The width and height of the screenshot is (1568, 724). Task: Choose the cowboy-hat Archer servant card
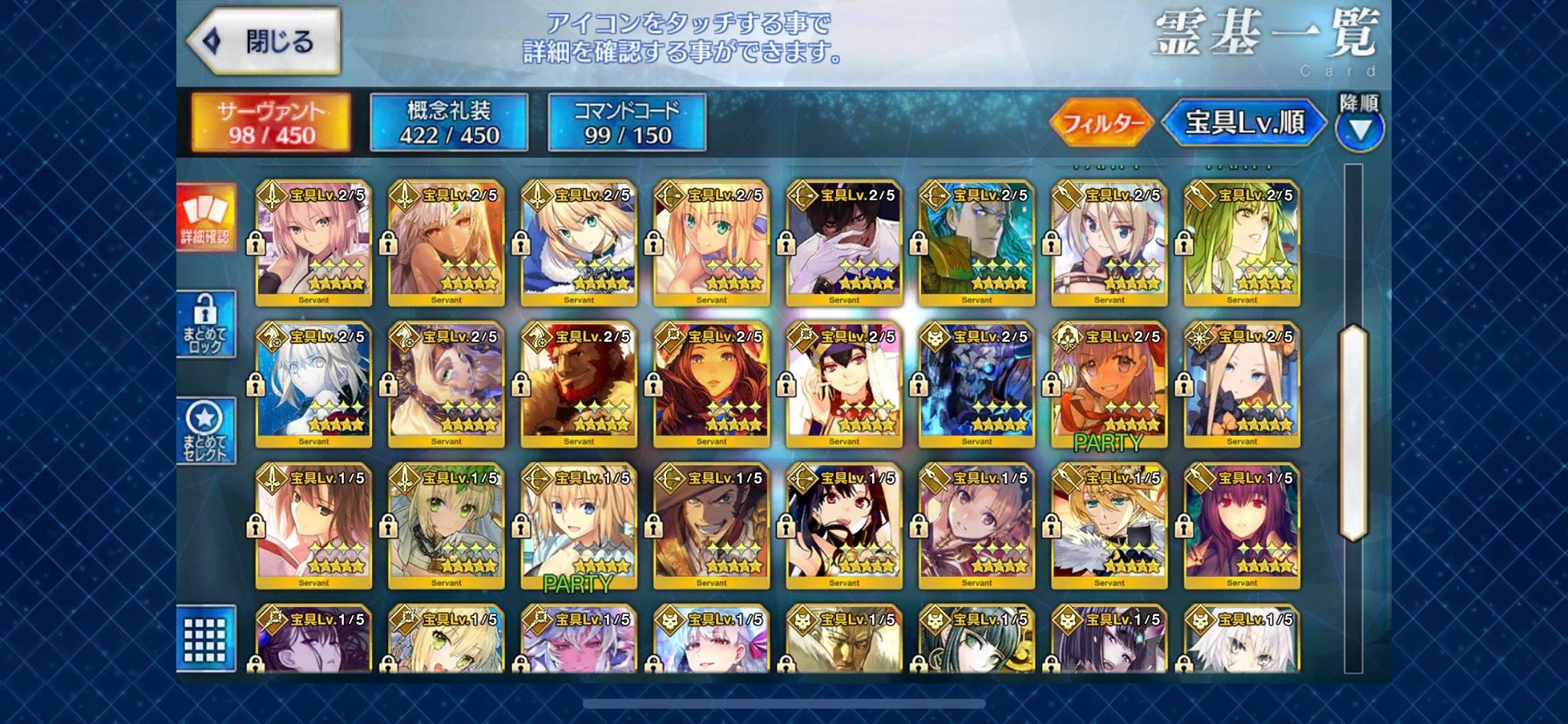(x=711, y=525)
